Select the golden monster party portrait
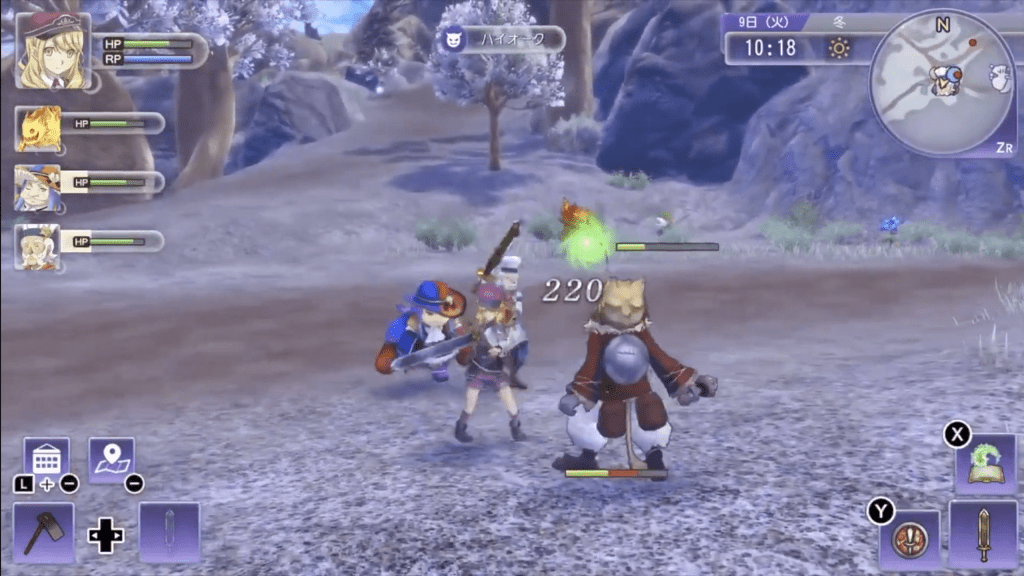1024x576 pixels. [x=38, y=128]
